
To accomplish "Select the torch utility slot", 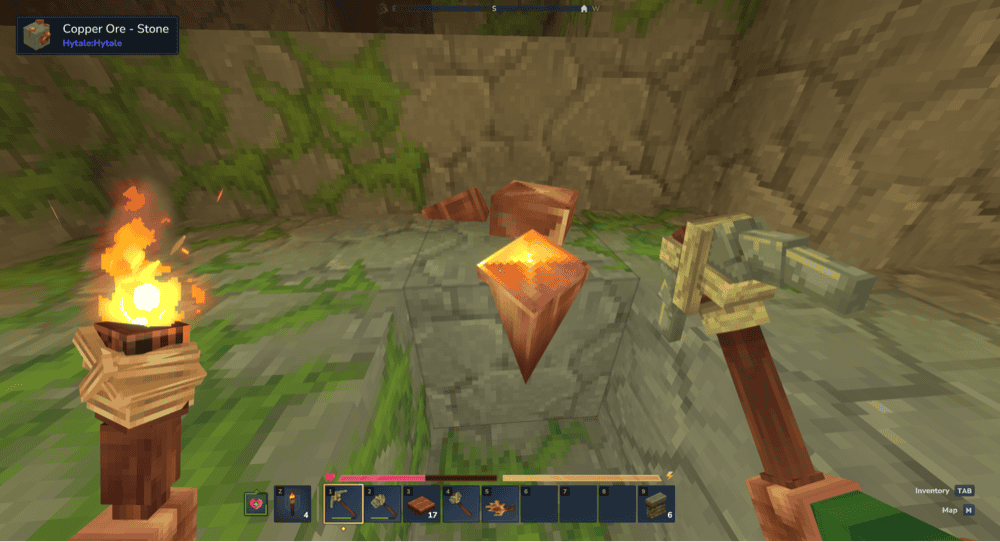I will (292, 504).
